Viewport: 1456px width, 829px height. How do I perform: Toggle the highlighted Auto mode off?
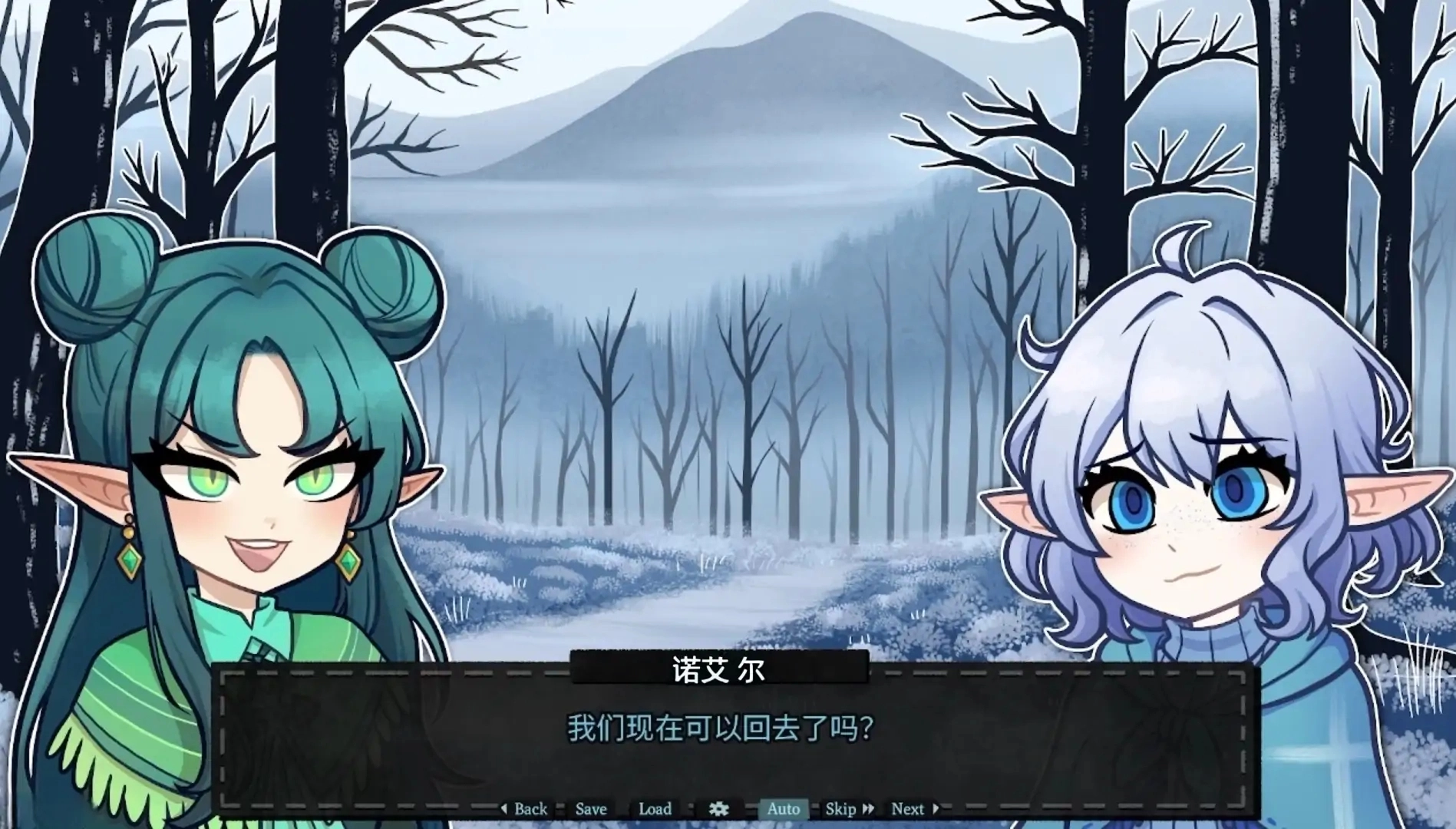(x=783, y=808)
